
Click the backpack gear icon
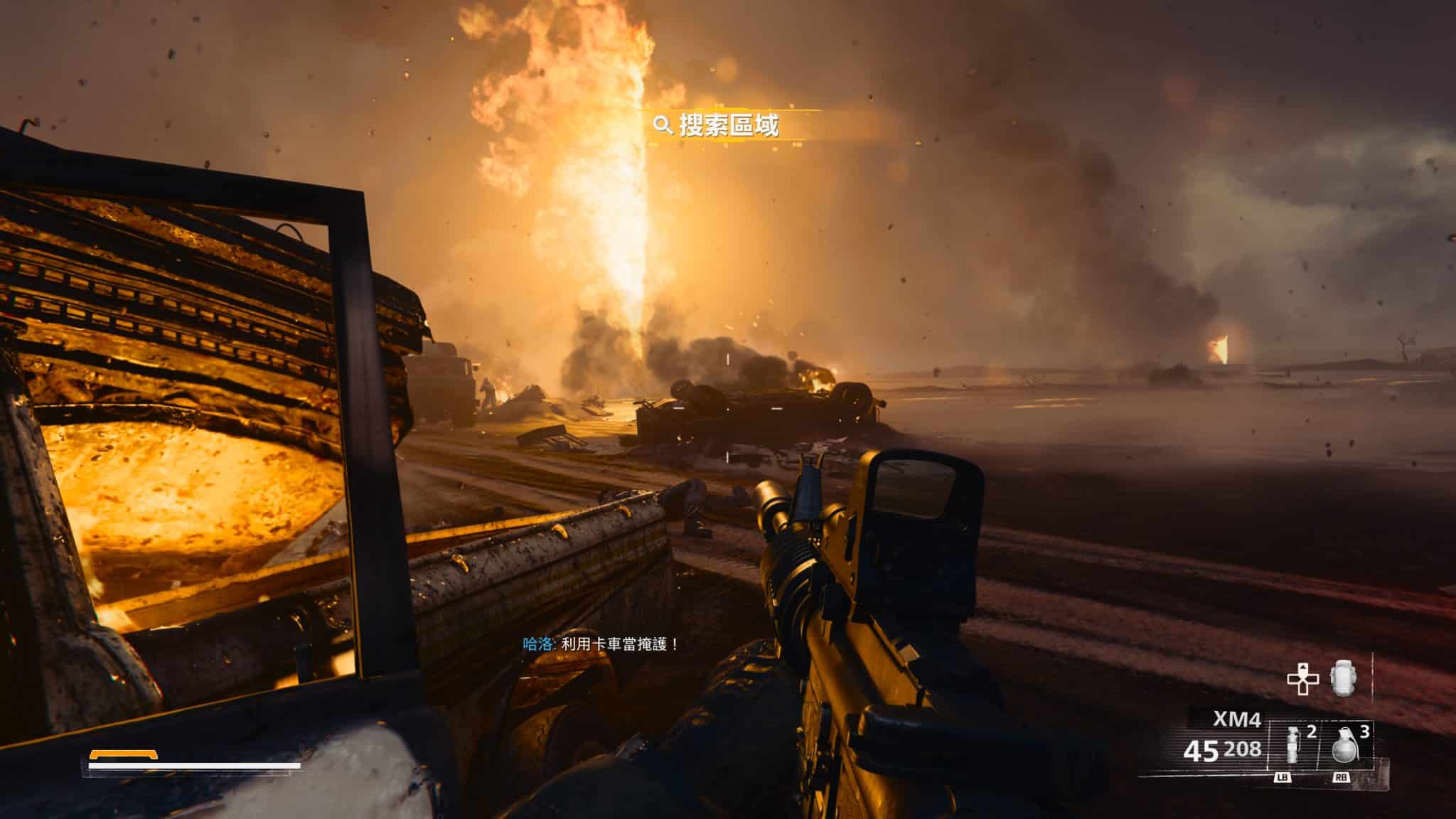(1342, 679)
